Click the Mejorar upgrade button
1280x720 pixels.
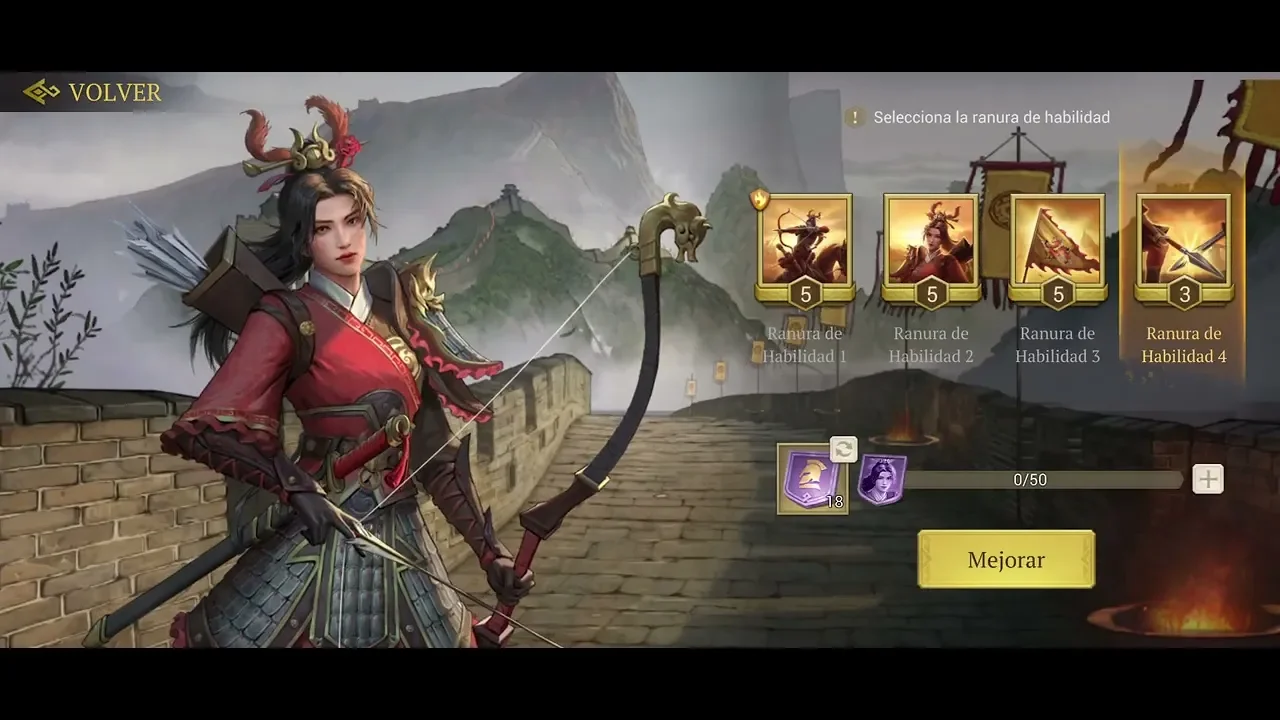click(1006, 559)
